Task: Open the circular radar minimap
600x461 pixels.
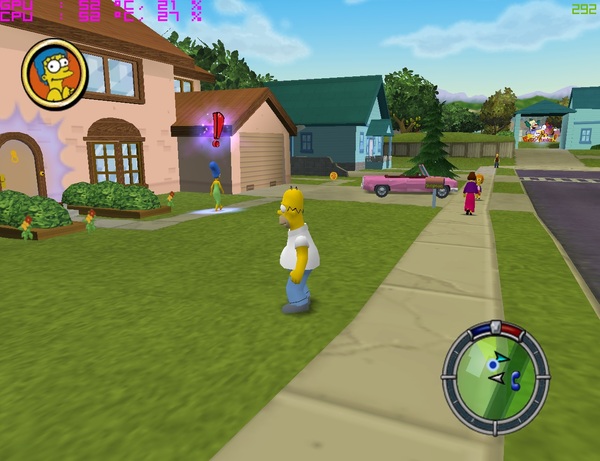Action: 496,372
